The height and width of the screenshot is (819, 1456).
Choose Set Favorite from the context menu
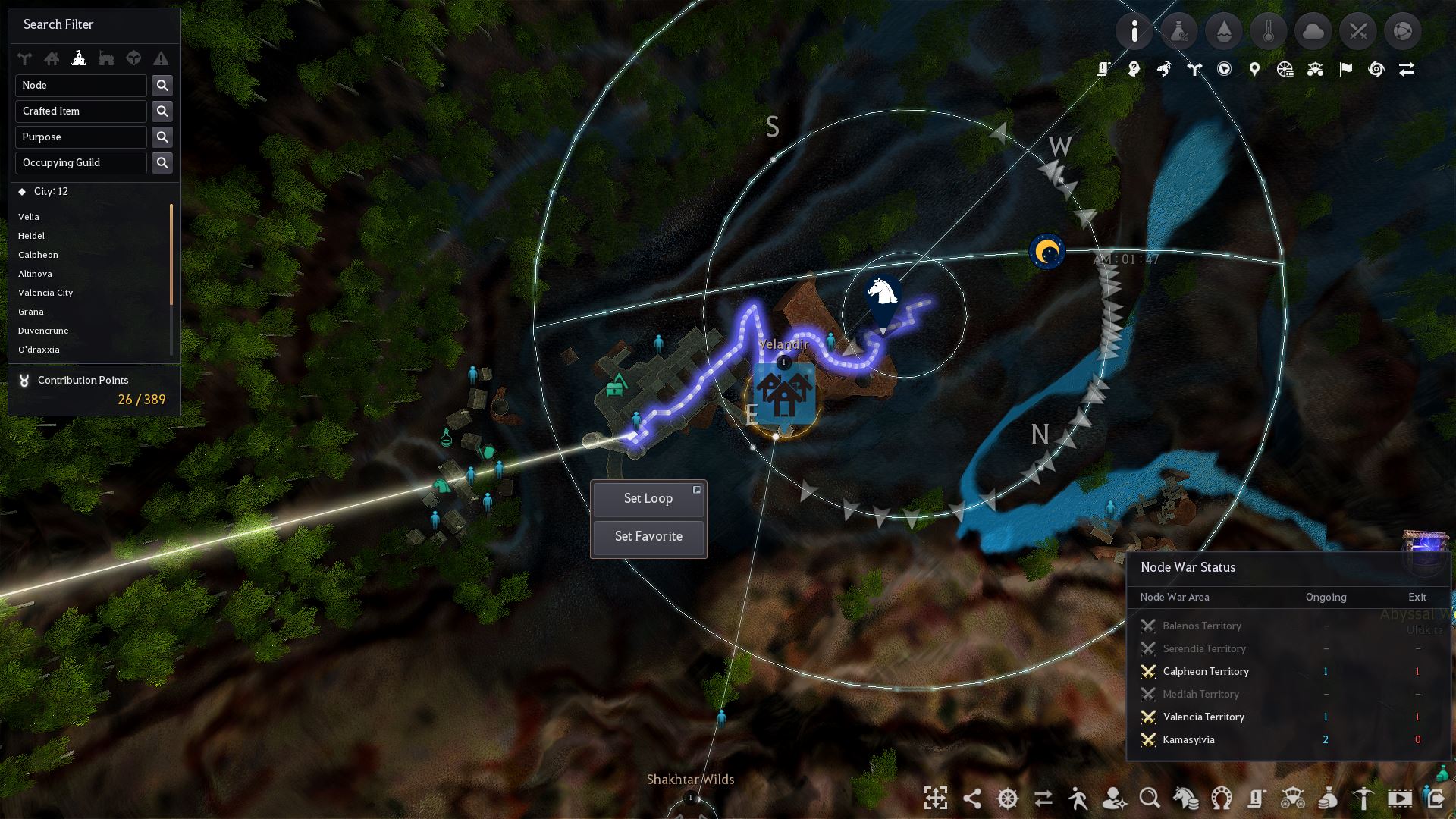(648, 536)
